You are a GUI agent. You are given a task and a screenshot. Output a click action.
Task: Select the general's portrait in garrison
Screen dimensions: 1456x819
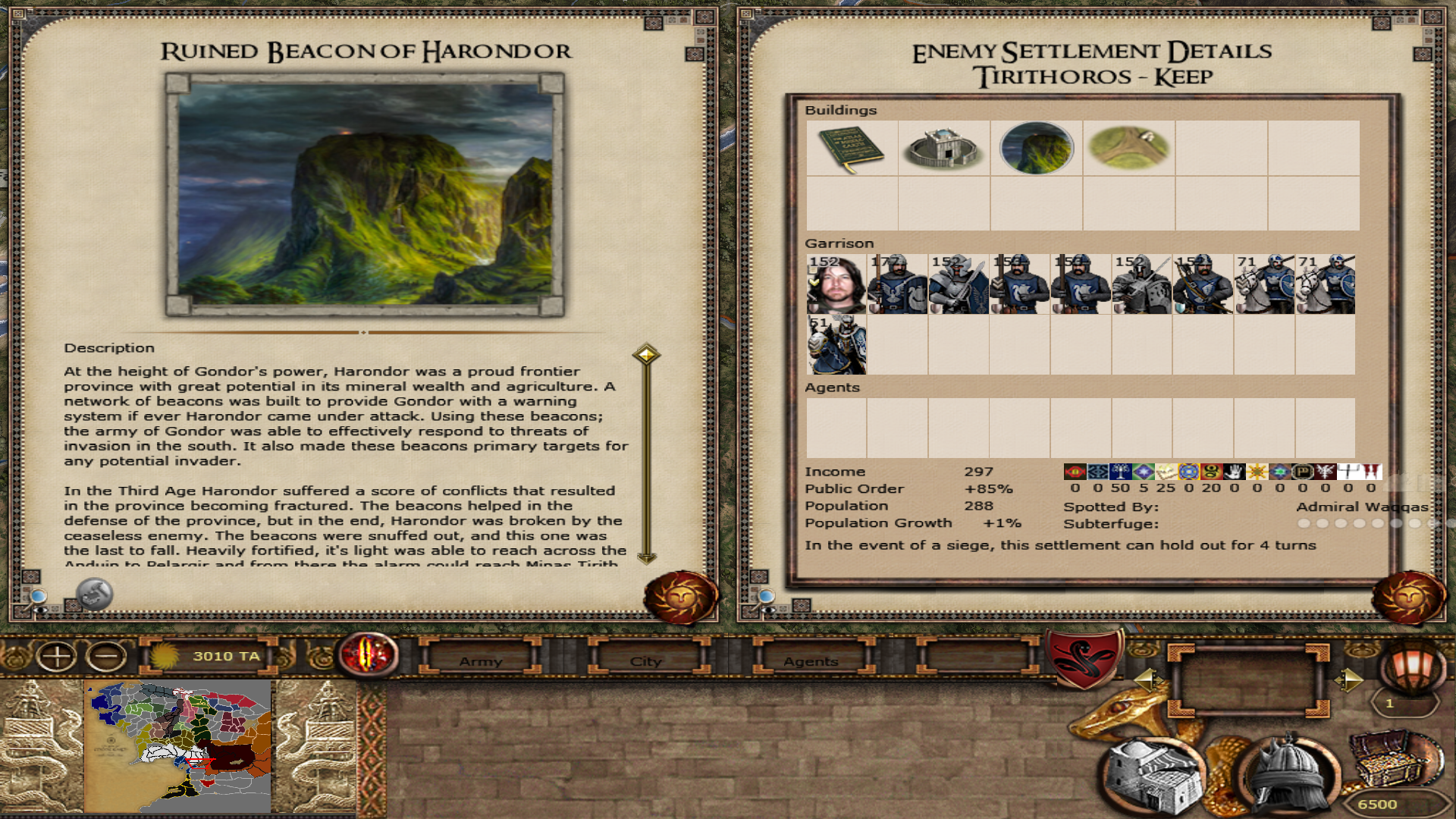point(836,284)
